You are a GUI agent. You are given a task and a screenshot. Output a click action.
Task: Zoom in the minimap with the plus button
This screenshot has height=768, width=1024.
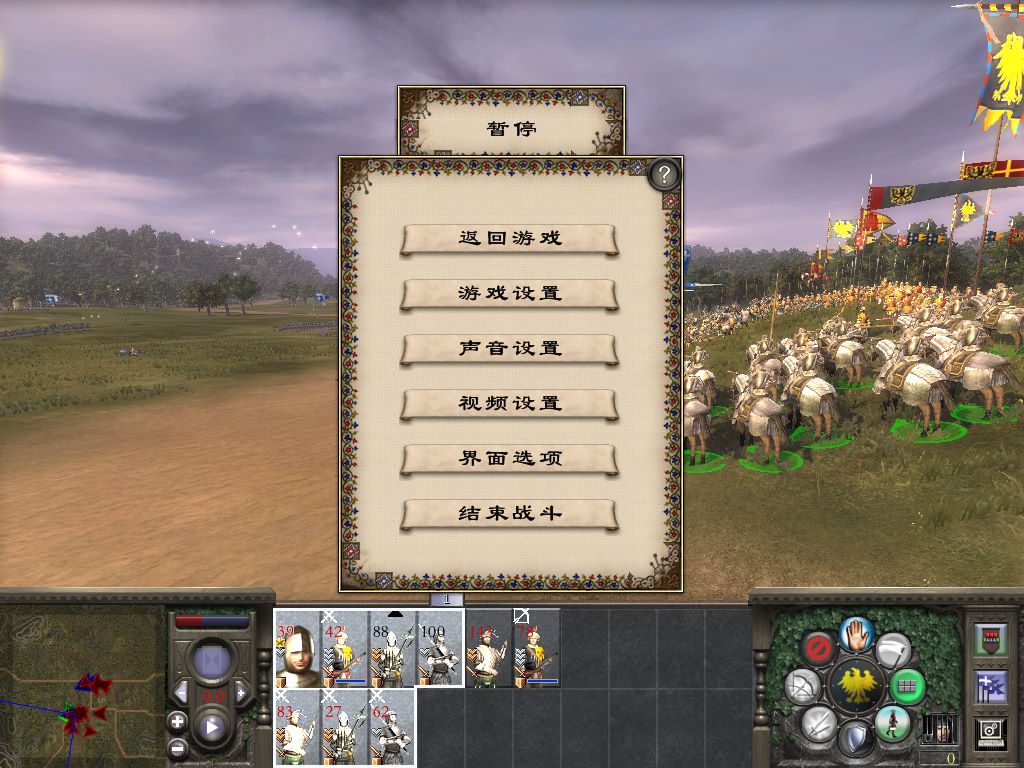(x=177, y=721)
